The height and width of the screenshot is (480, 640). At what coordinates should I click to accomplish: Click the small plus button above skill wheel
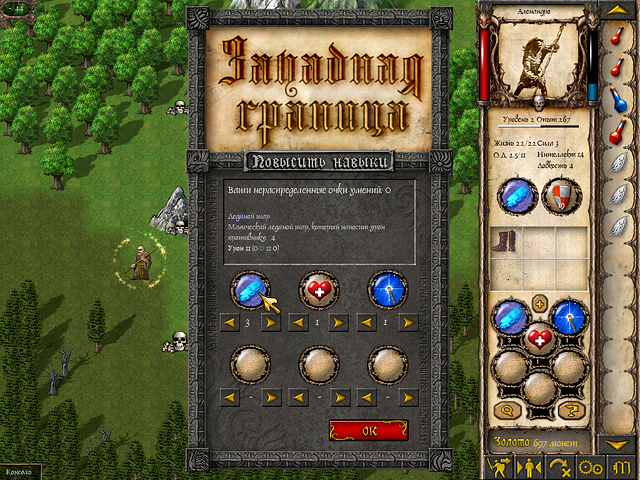(x=539, y=302)
